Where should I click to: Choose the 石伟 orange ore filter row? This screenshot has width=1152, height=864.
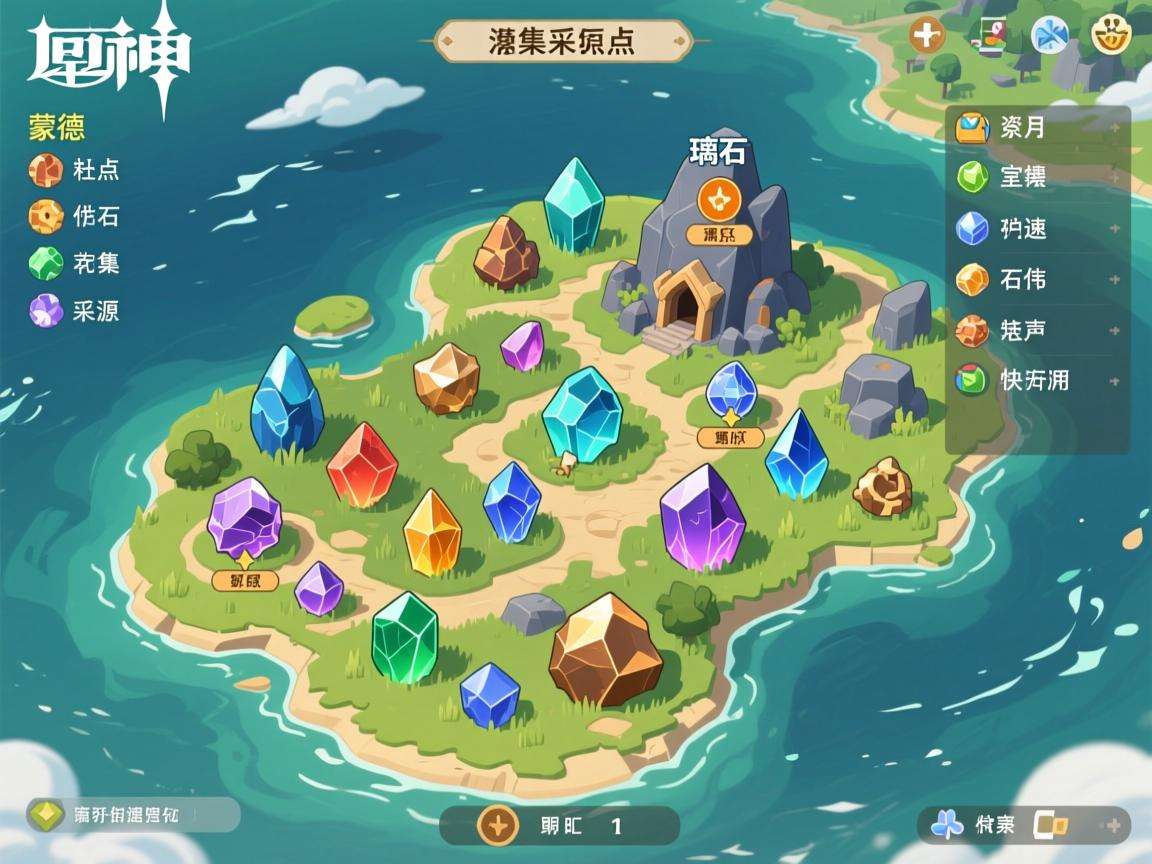click(1037, 279)
